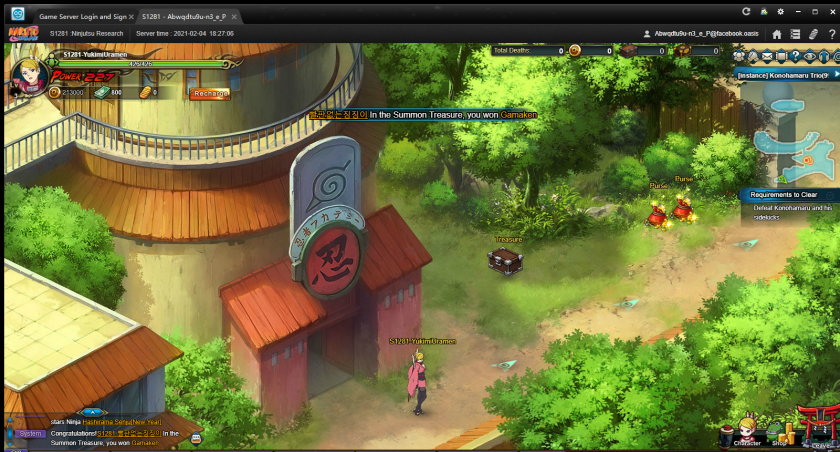Open the launcher settings gear

tap(781, 11)
